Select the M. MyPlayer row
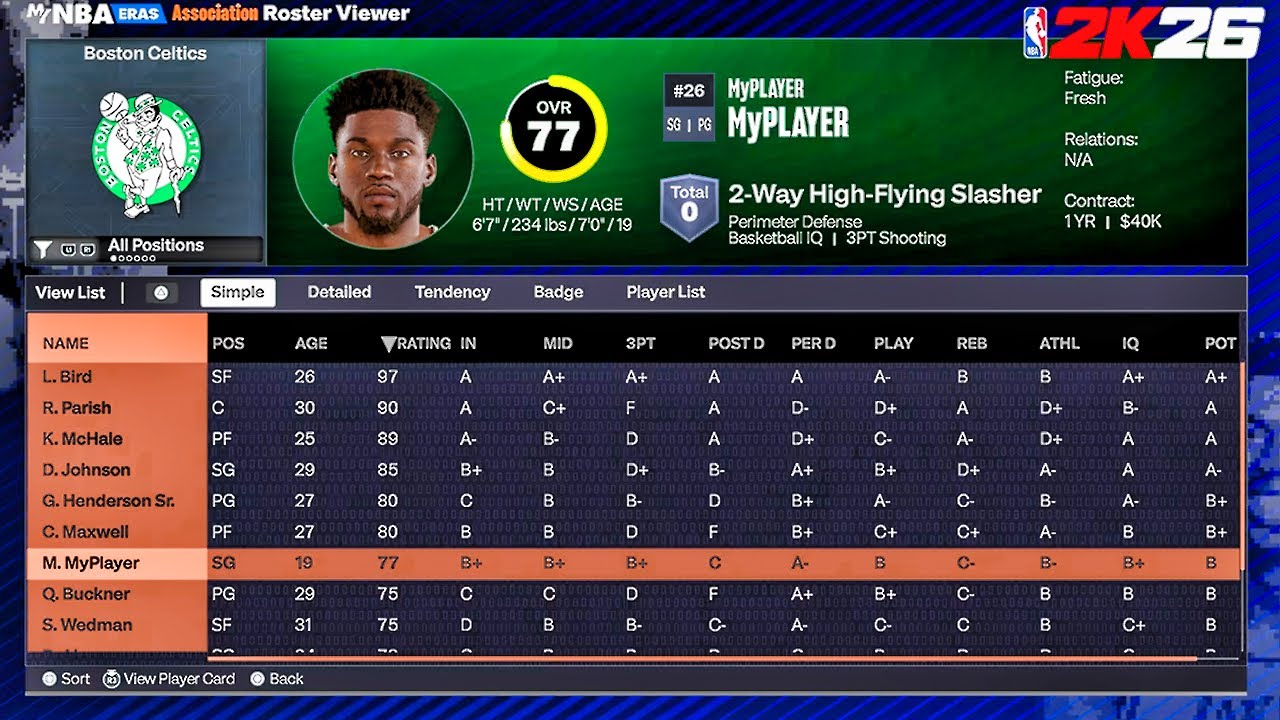Viewport: 1280px width, 720px height. point(91,563)
